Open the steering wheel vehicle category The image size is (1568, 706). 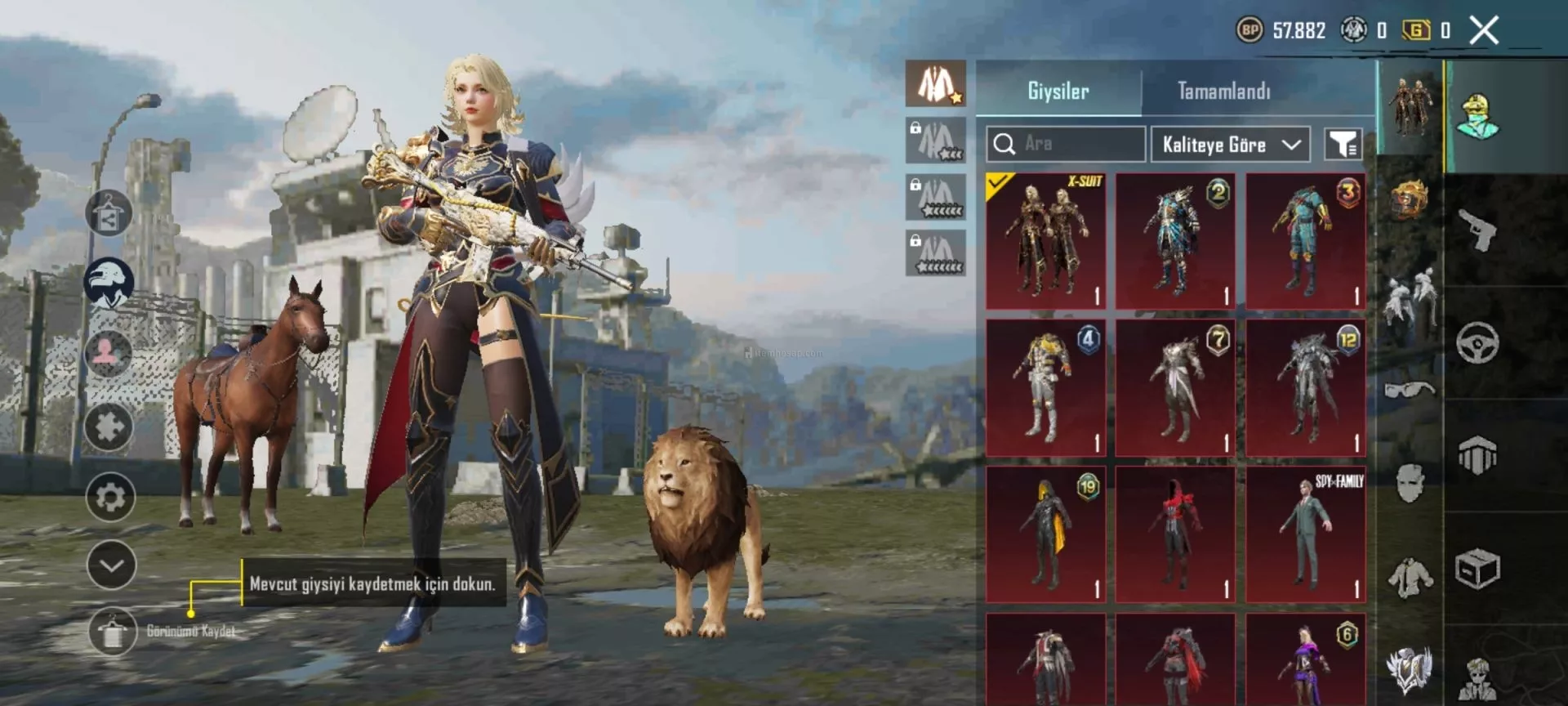pos(1477,342)
